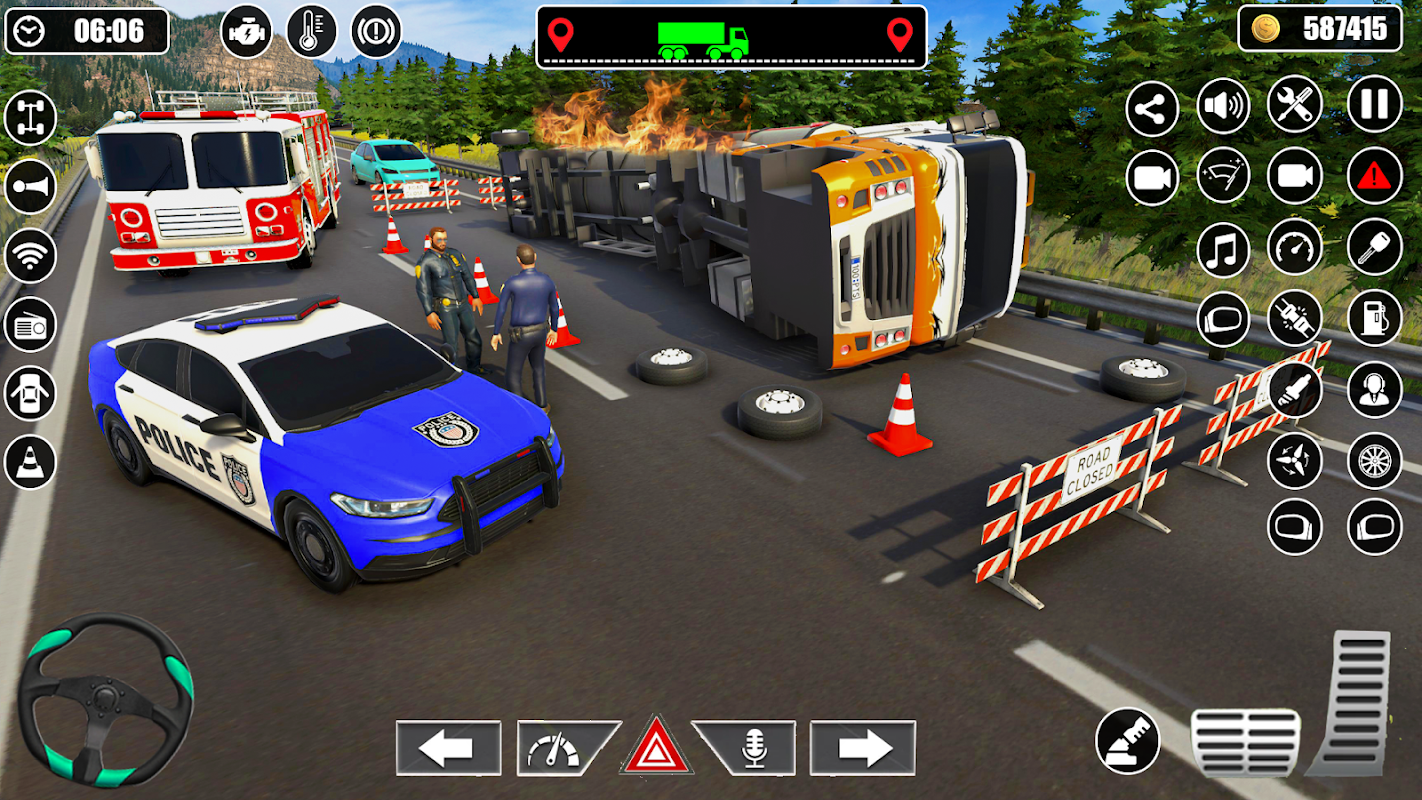Turn on the fan icon

point(1295,460)
